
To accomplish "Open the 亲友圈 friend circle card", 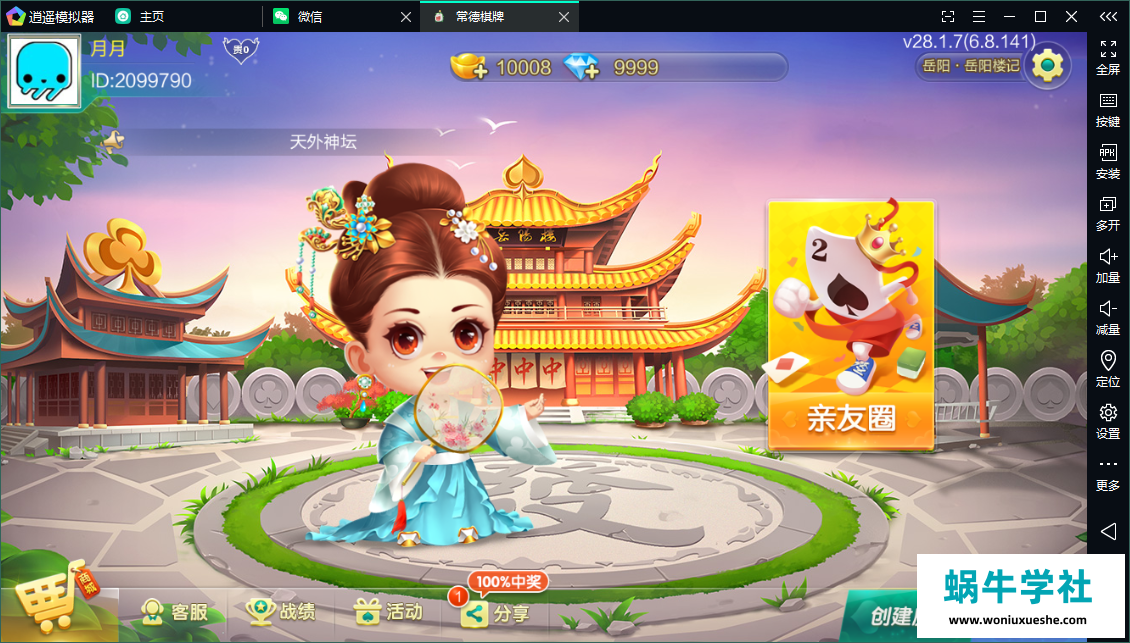I will click(x=851, y=325).
